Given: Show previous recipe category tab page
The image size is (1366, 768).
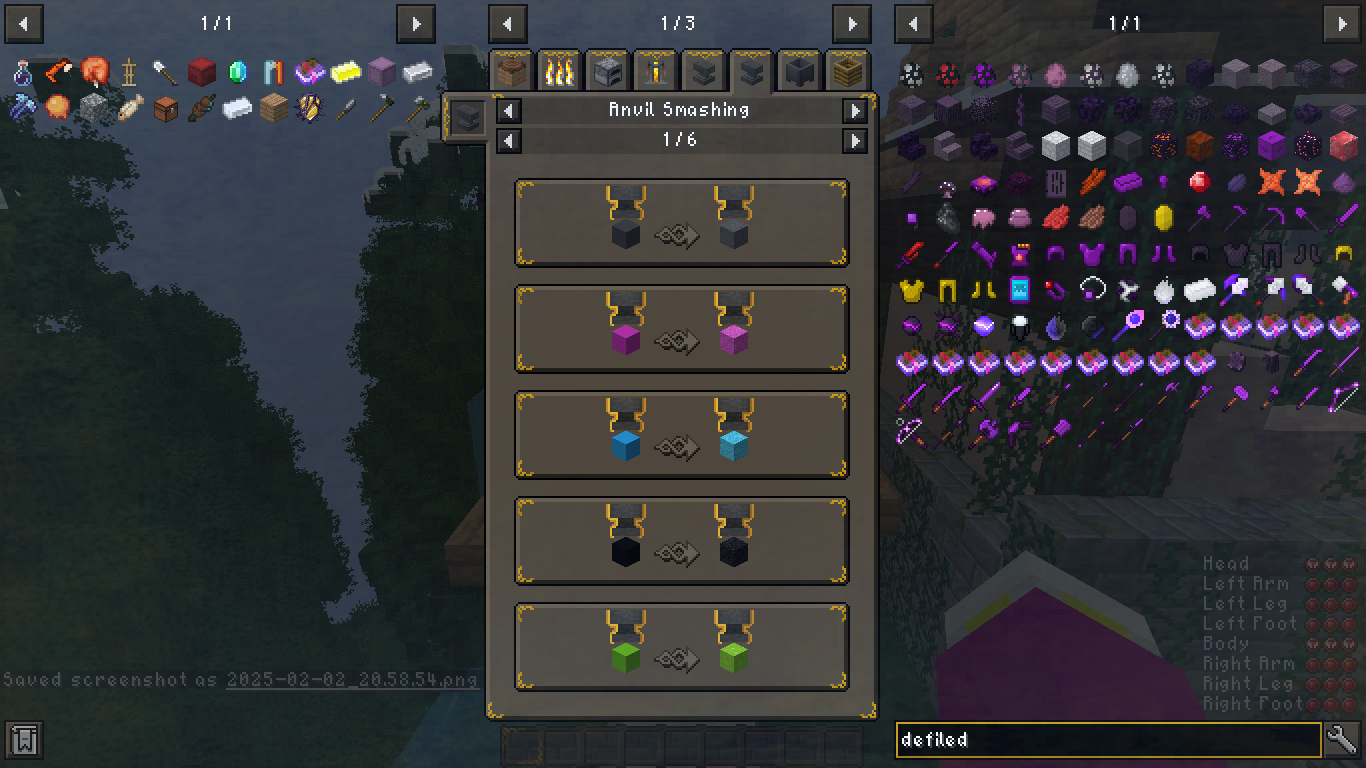Looking at the screenshot, I should click(x=508, y=23).
